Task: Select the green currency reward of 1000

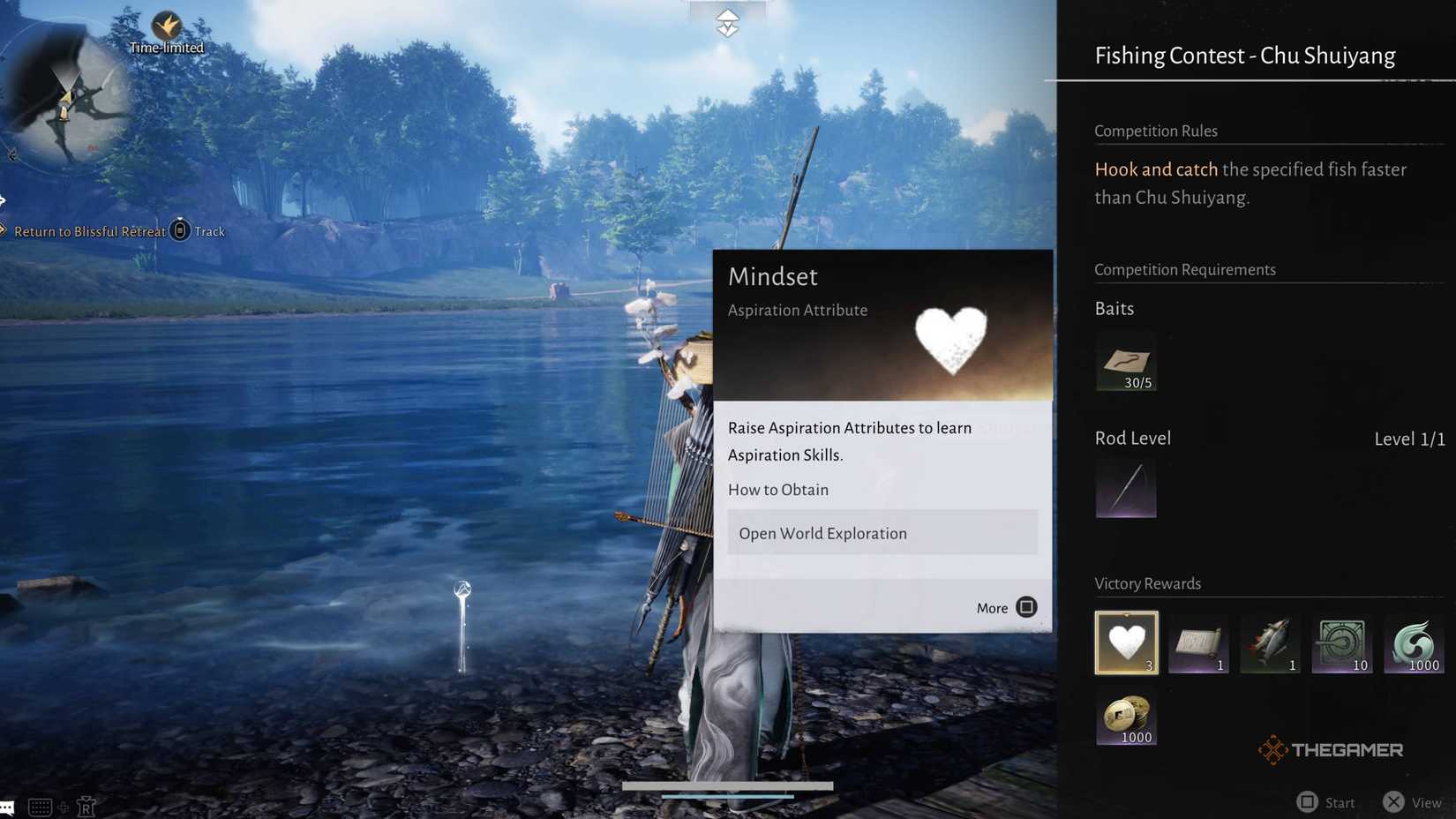Action: click(1414, 642)
